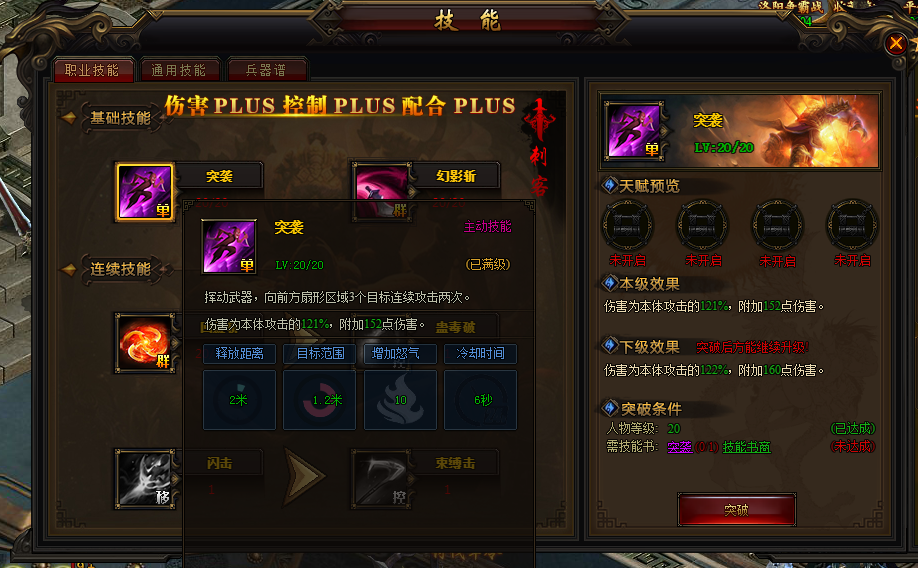Click the purple 突袭 skill book link
Image resolution: width=918 pixels, height=568 pixels.
680,447
